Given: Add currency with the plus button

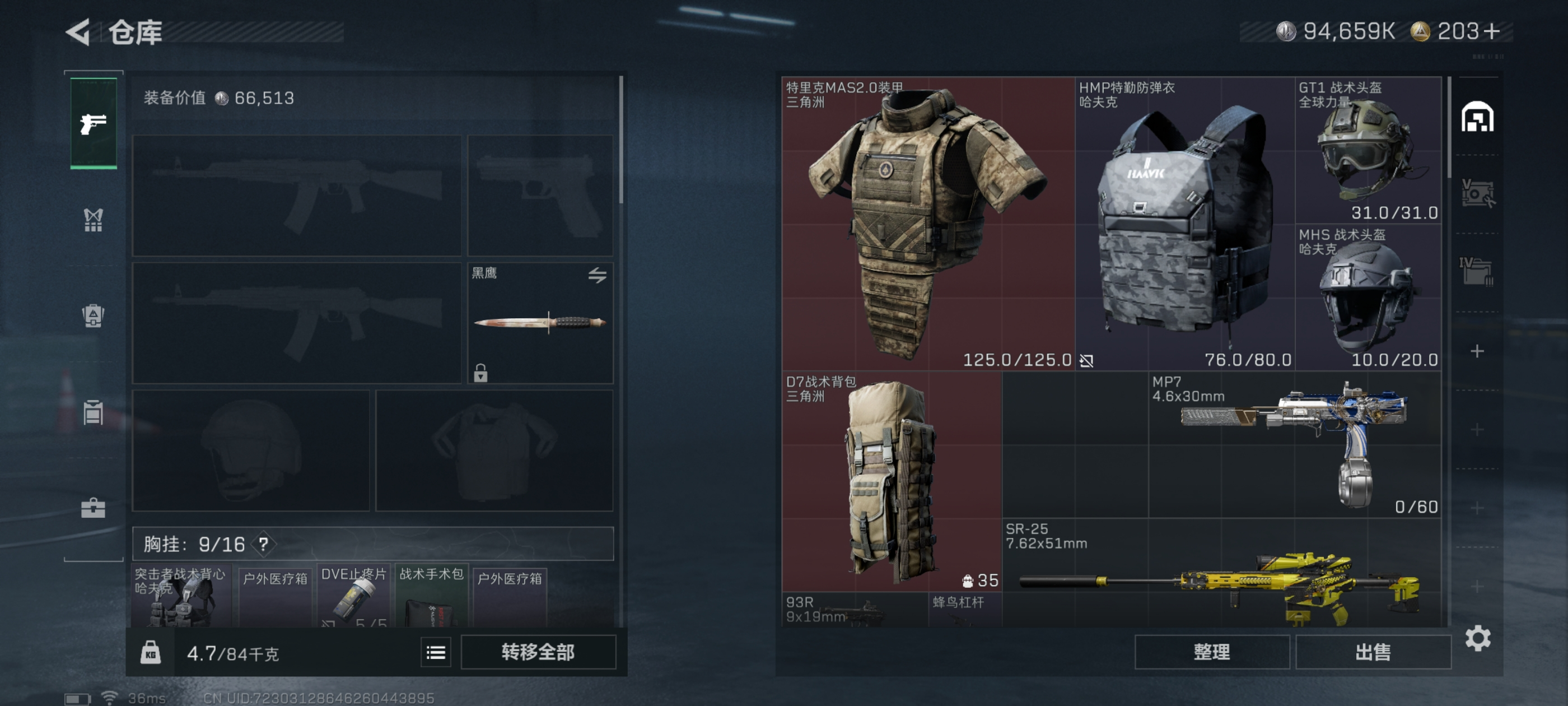Looking at the screenshot, I should click(x=1492, y=31).
